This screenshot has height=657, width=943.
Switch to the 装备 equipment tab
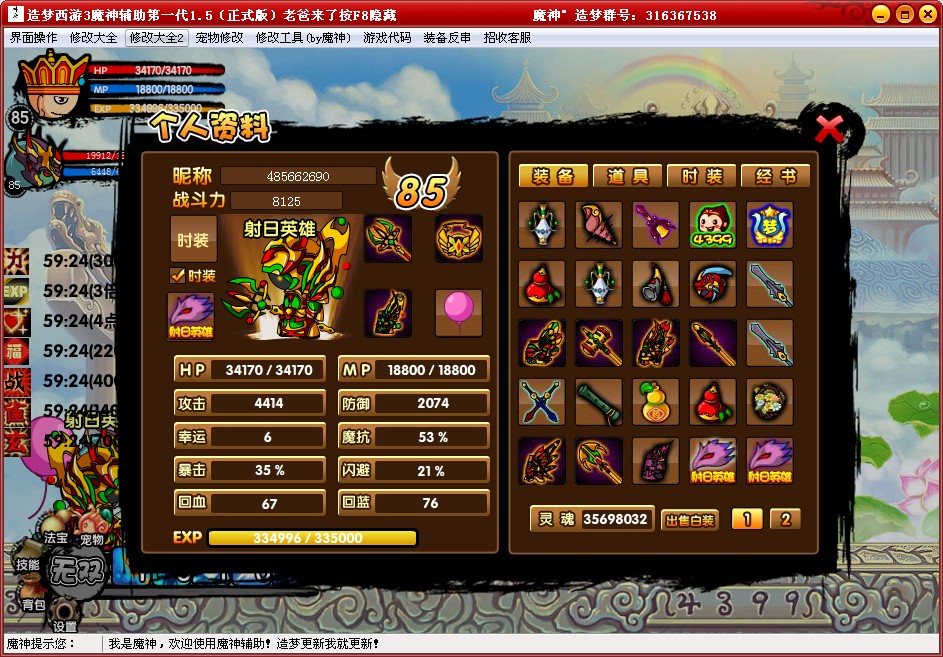pos(553,176)
